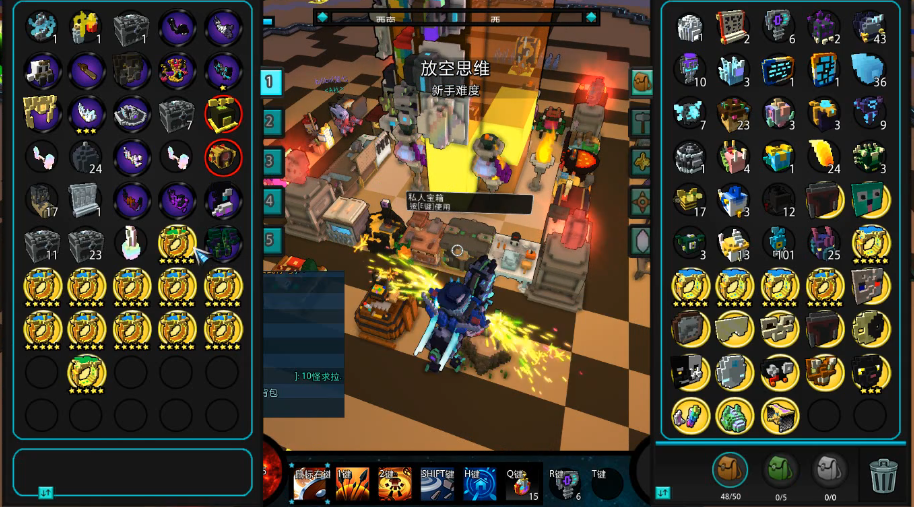Select the red-circled golden chest item
The width and height of the screenshot is (914, 507).
[x=222, y=156]
